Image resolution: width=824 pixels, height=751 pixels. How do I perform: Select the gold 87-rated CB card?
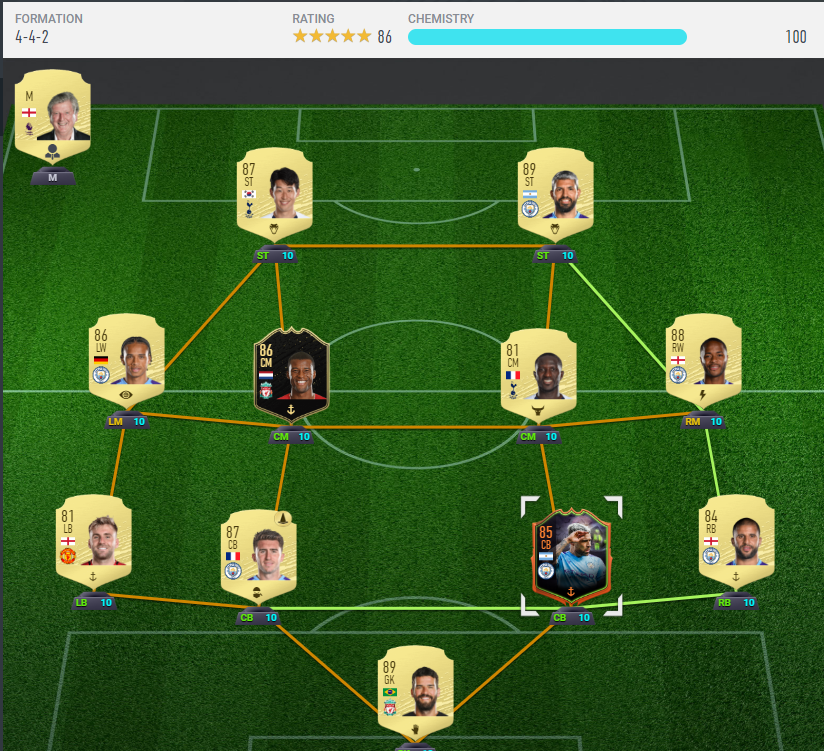[x=259, y=555]
